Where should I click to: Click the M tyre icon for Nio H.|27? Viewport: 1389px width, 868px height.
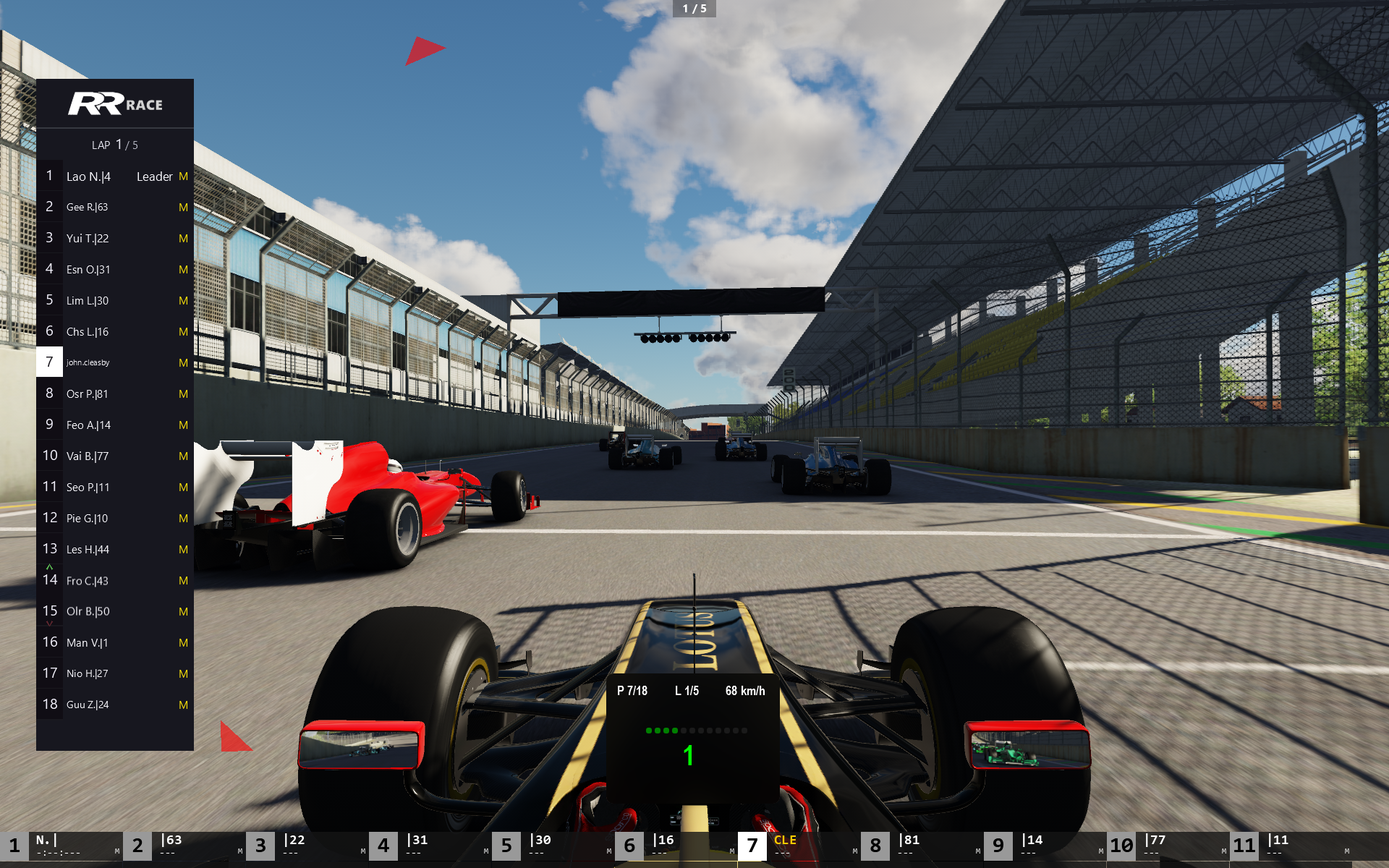pyautogui.click(x=183, y=673)
